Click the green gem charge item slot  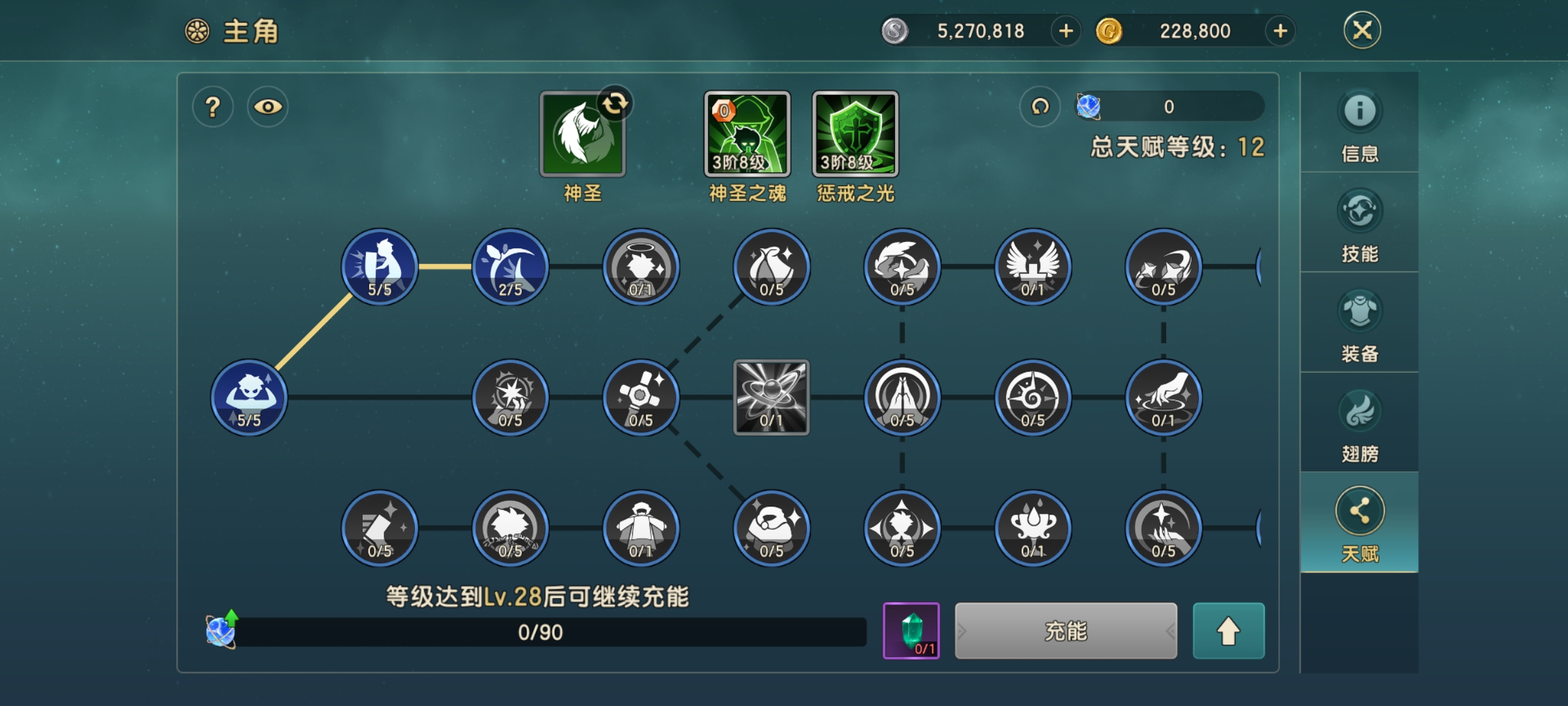911,631
